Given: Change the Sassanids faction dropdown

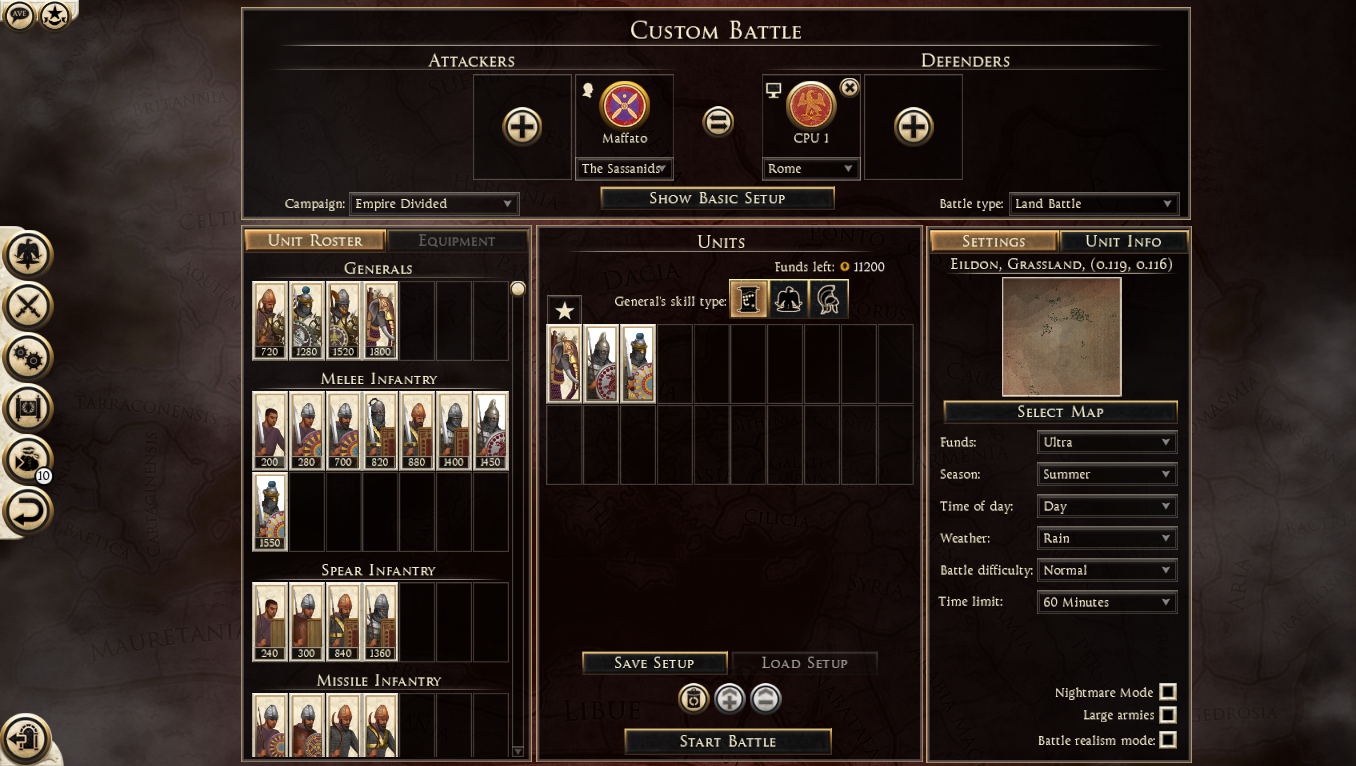Looking at the screenshot, I should pyautogui.click(x=625, y=169).
